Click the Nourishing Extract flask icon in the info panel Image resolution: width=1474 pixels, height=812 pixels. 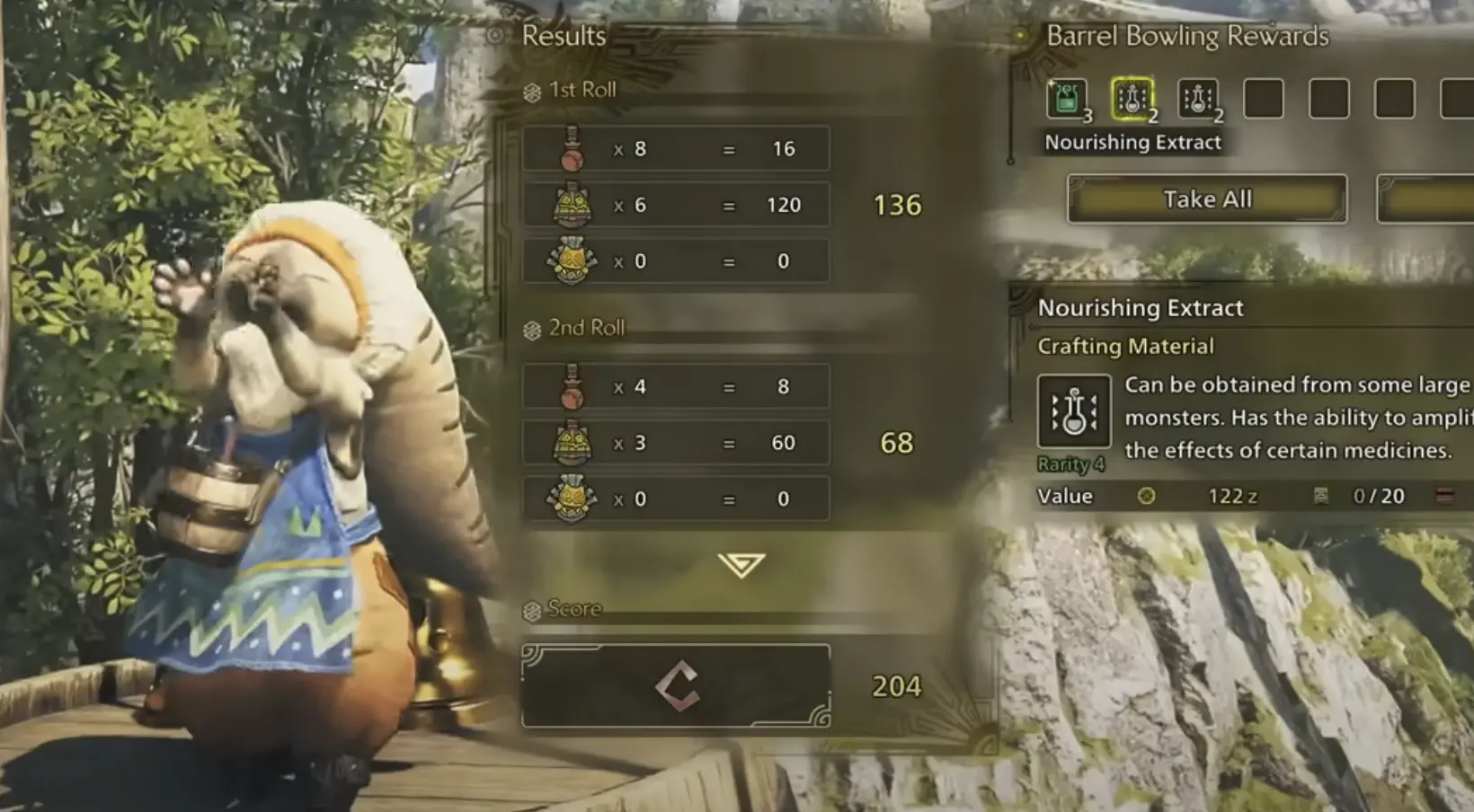tap(1075, 410)
